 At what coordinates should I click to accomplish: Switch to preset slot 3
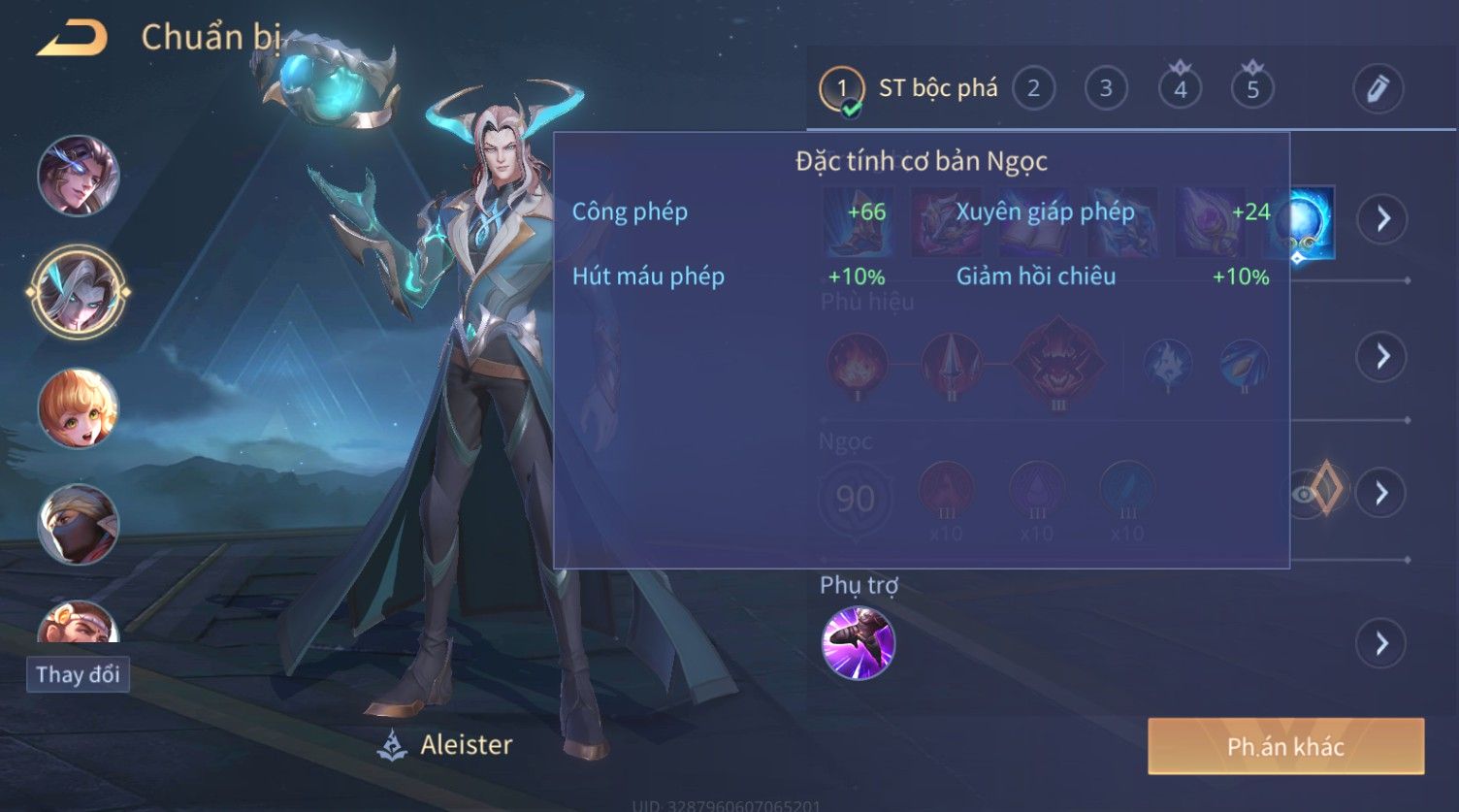click(1106, 89)
